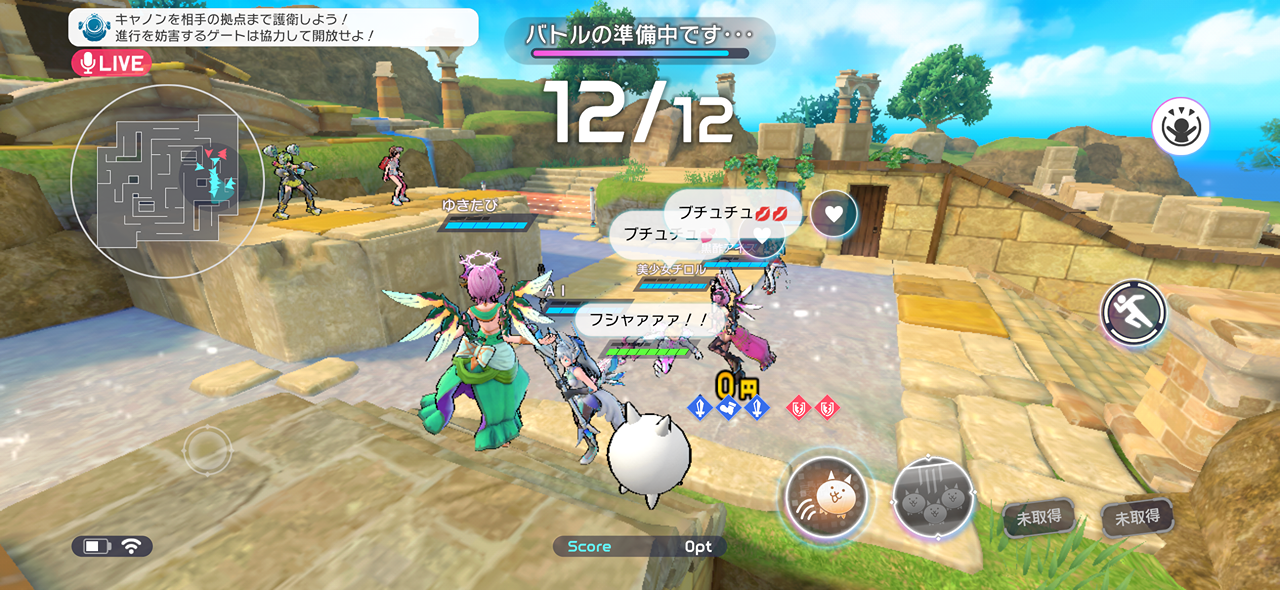Open the circular maze minimap
Image resolution: width=1280 pixels, height=590 pixels.
(167, 181)
